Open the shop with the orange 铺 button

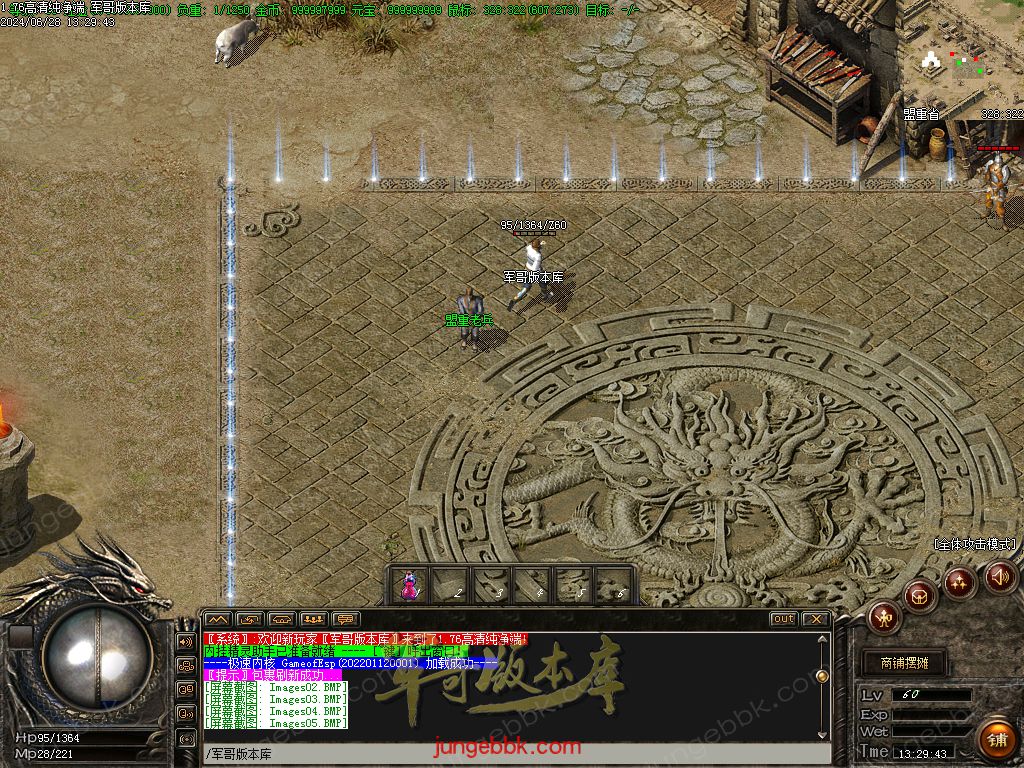coord(995,740)
